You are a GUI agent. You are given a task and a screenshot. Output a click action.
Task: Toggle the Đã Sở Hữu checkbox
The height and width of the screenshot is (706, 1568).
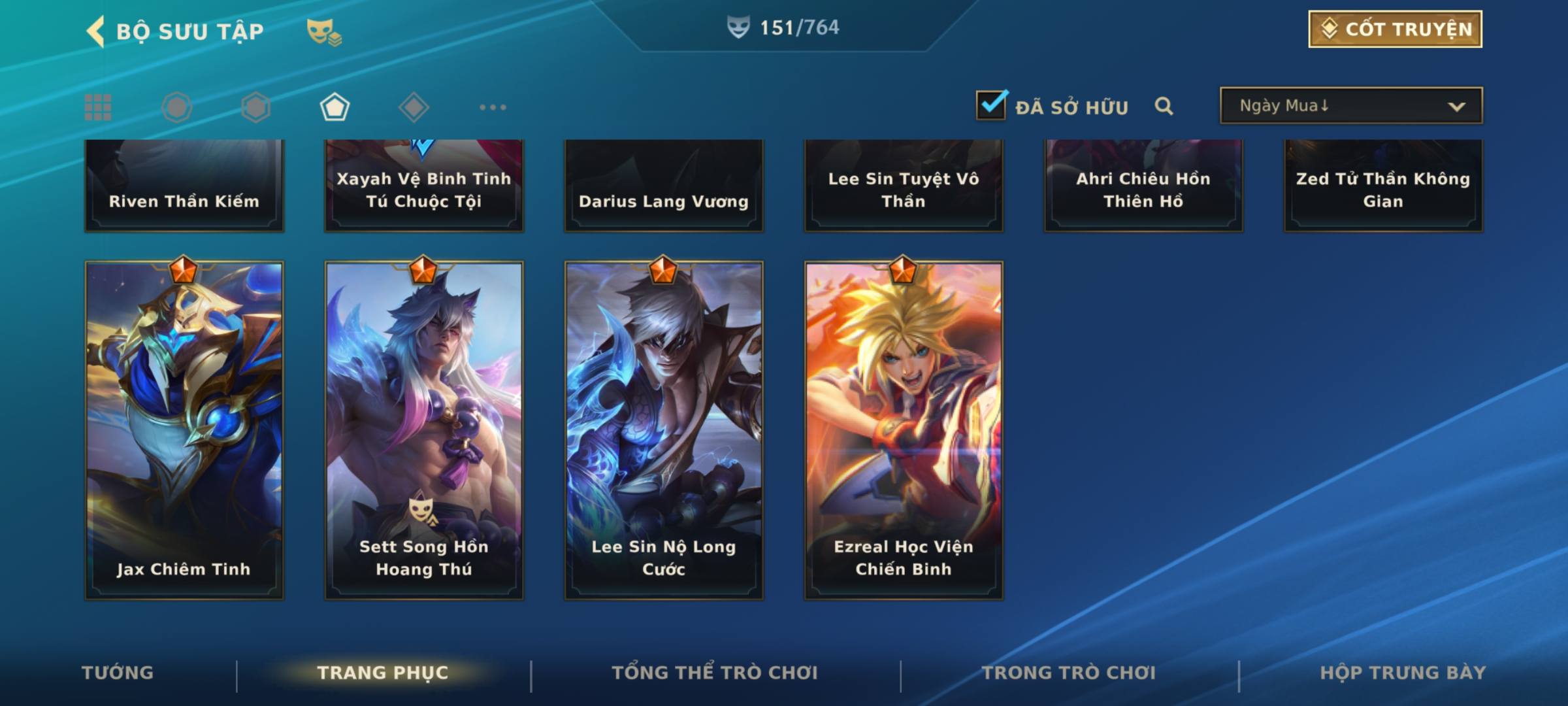click(991, 105)
